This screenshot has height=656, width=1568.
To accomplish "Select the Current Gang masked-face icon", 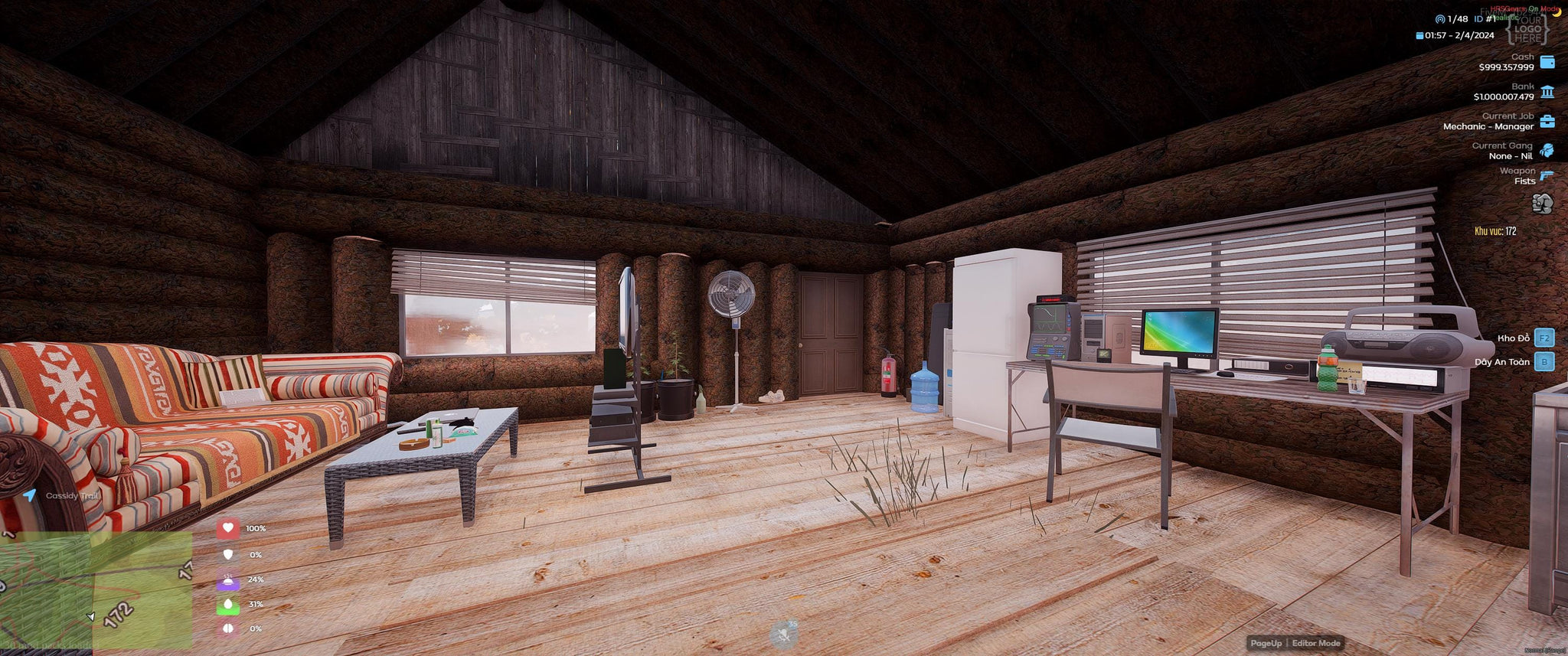I will coord(1547,150).
